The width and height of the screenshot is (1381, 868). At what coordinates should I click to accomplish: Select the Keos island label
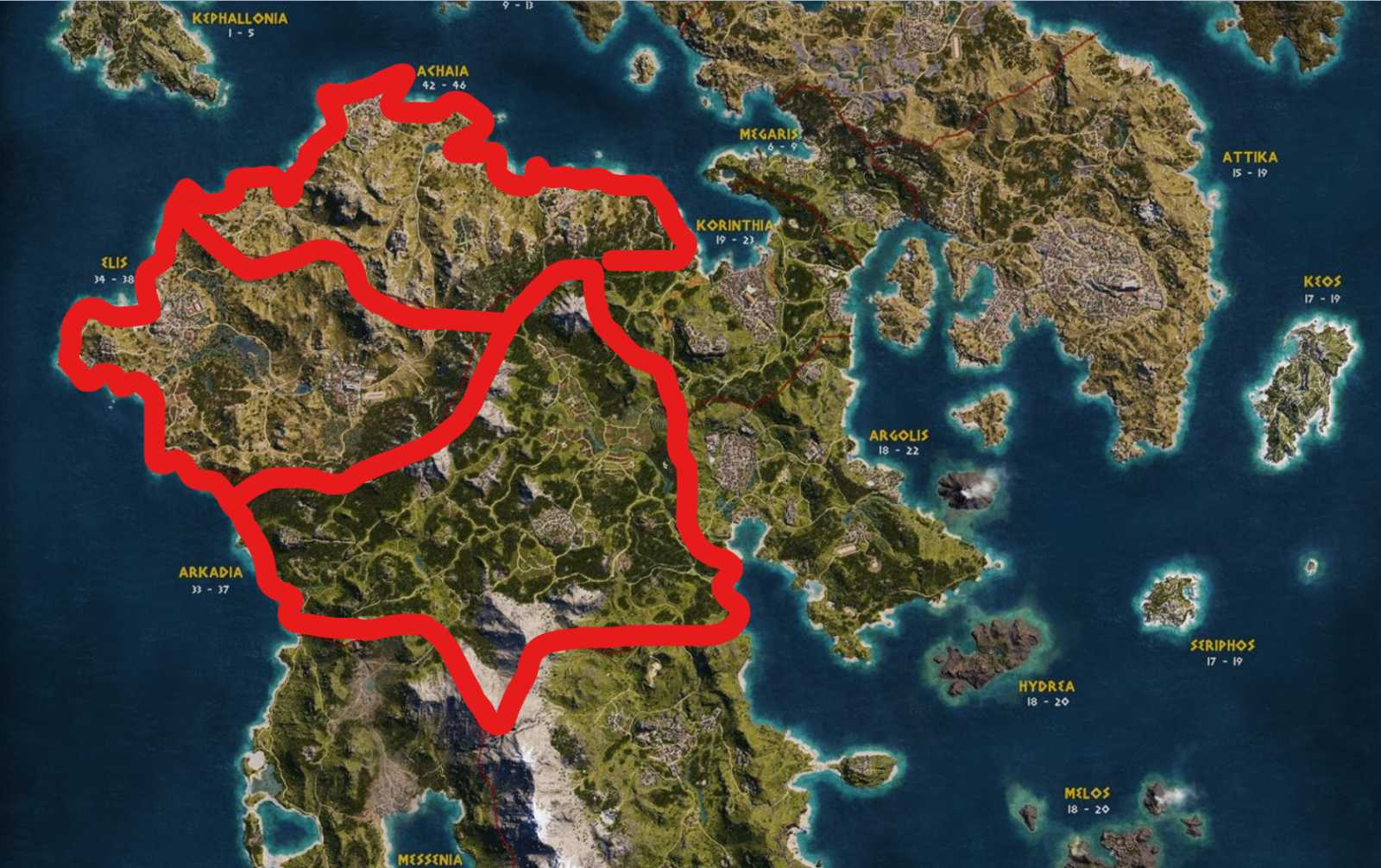[x=1321, y=280]
